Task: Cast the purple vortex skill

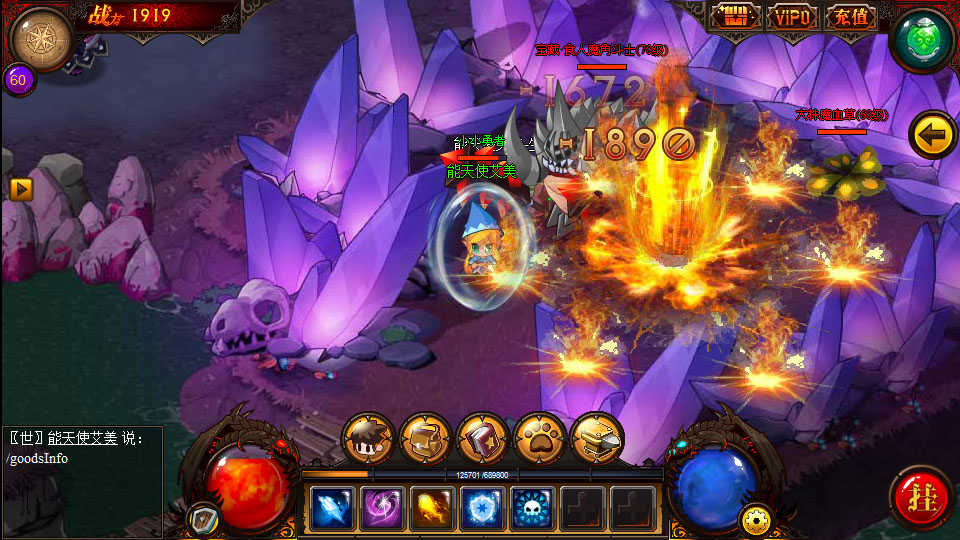Action: point(382,508)
